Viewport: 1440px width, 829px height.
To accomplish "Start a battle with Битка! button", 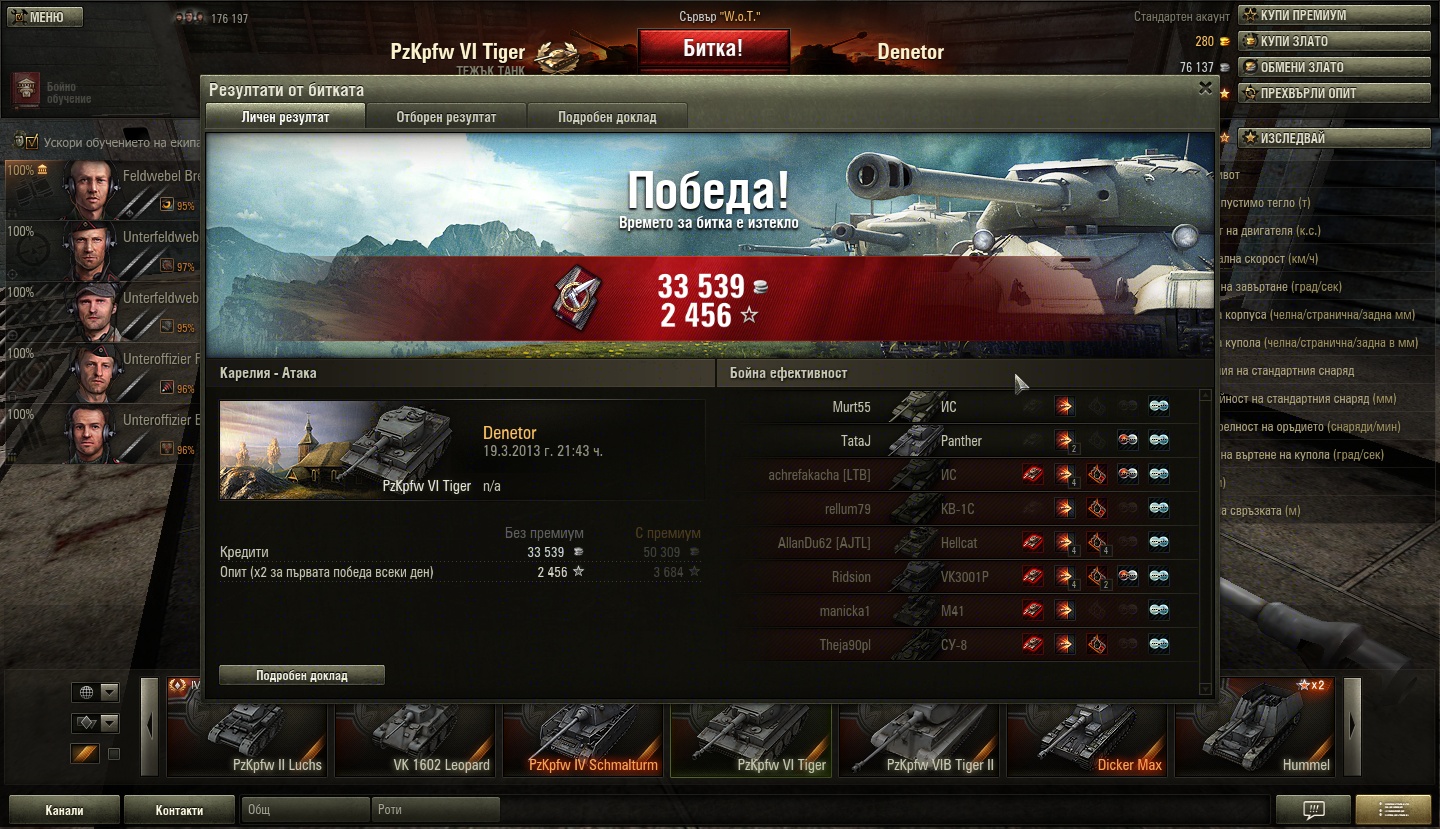I will (713, 49).
